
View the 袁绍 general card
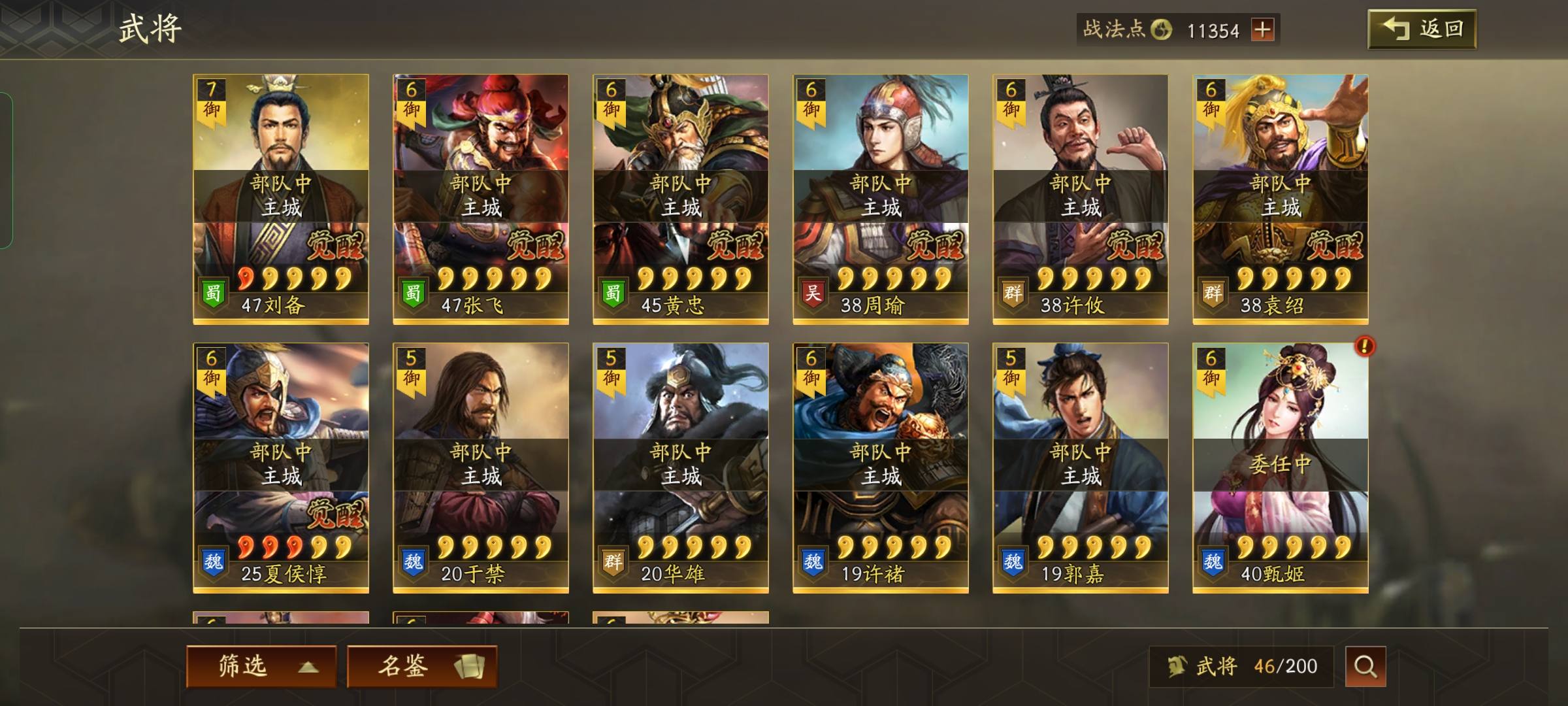1281,199
